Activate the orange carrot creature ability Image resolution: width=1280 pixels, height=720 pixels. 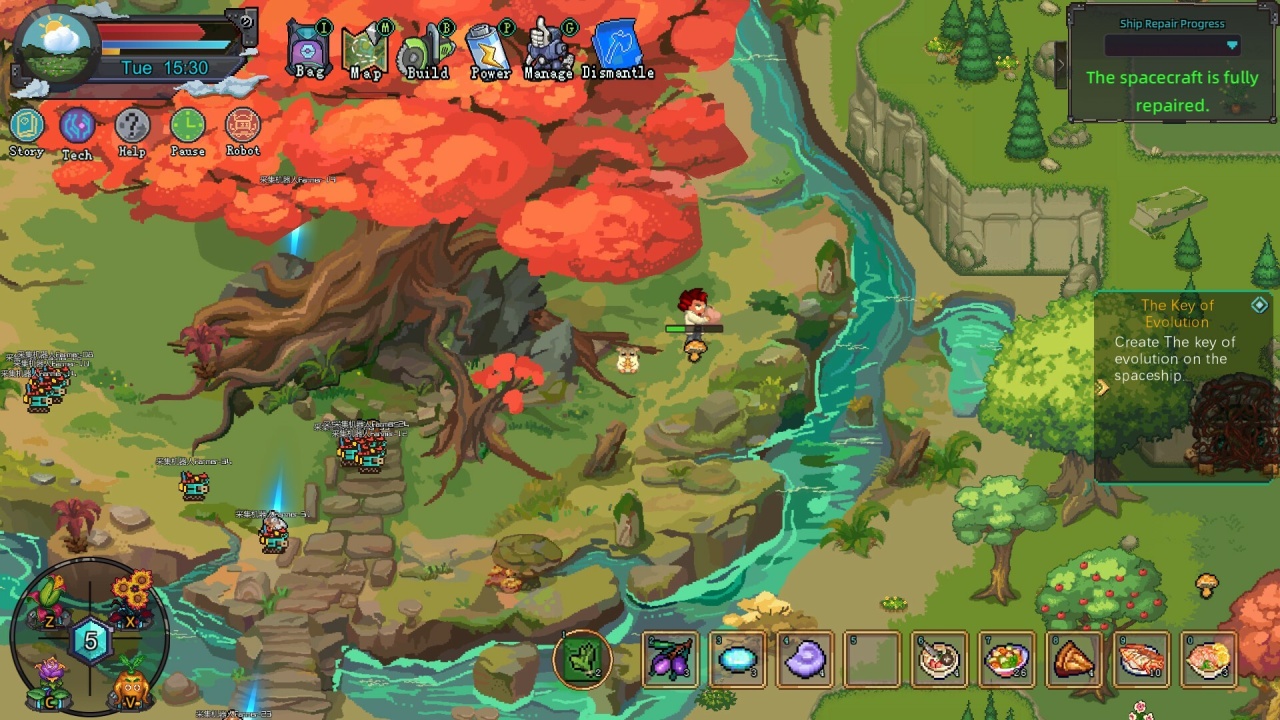pyautogui.click(x=131, y=688)
